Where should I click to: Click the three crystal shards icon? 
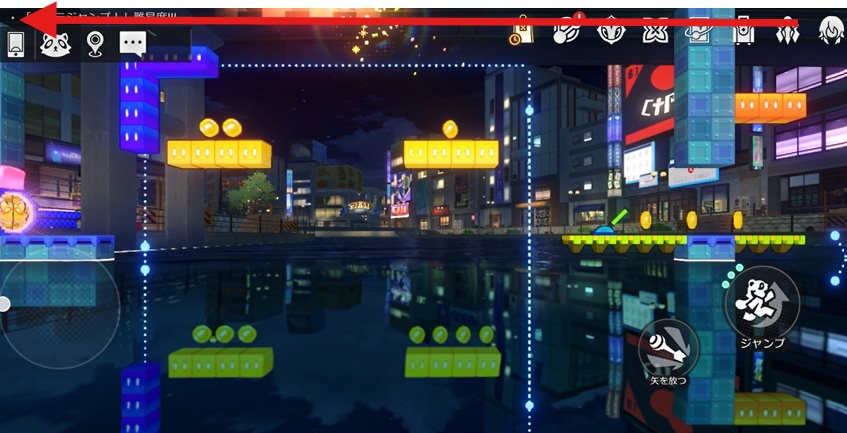tap(789, 32)
